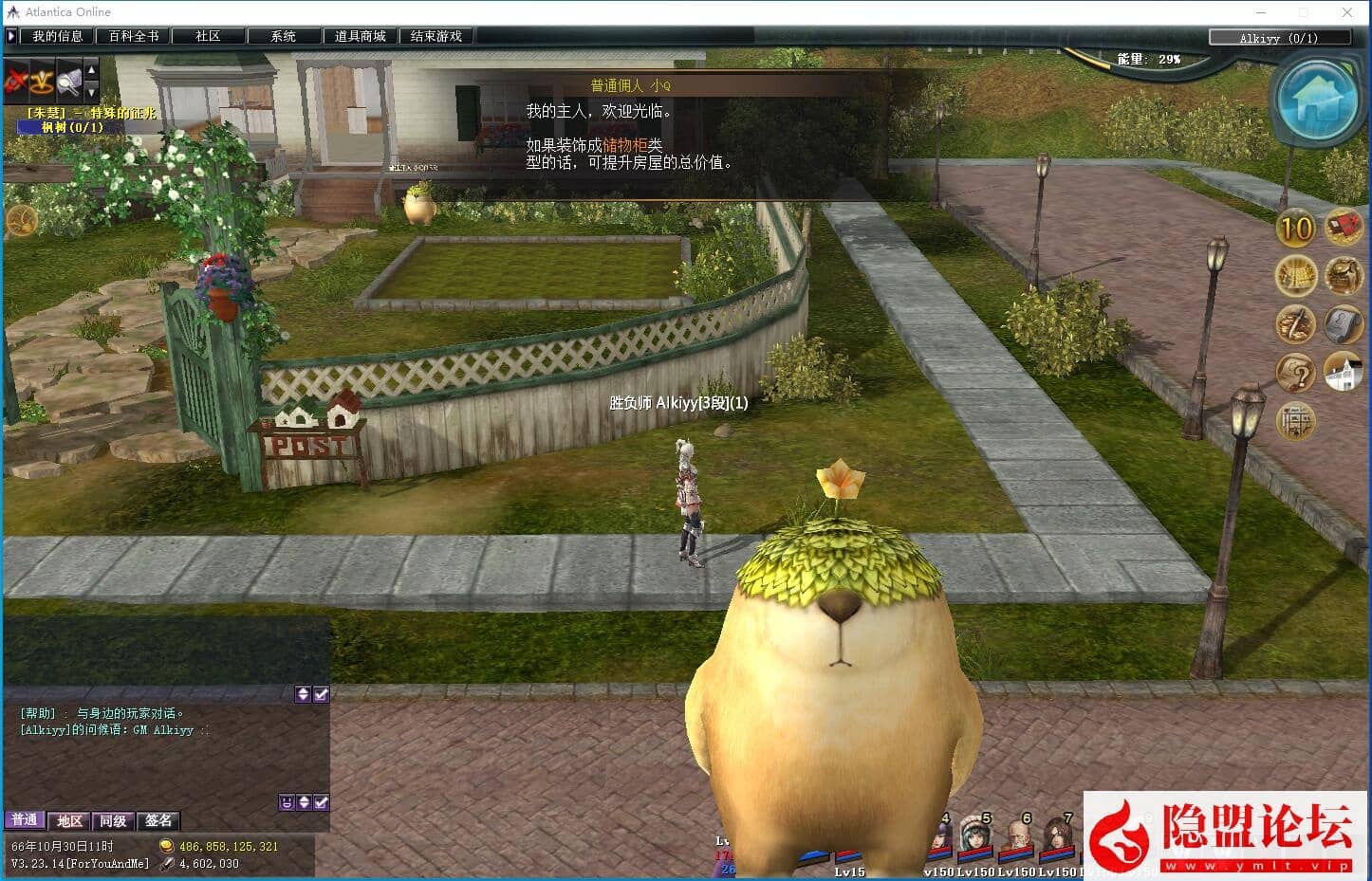The height and width of the screenshot is (881, 1372).
Task: Open the 系统 menu
Action: (x=284, y=35)
